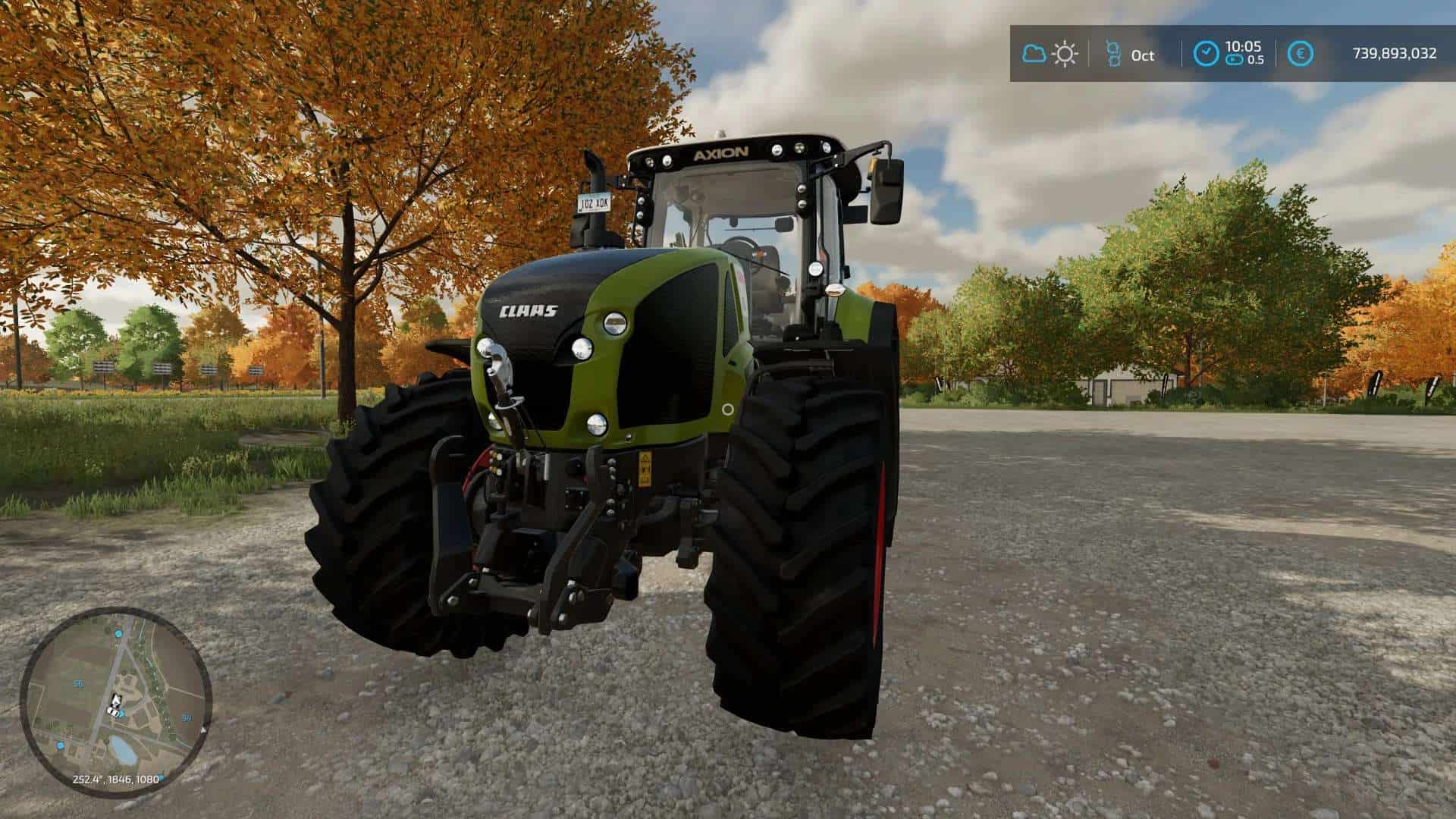
Task: Open the circular minimap
Action: pyautogui.click(x=115, y=701)
